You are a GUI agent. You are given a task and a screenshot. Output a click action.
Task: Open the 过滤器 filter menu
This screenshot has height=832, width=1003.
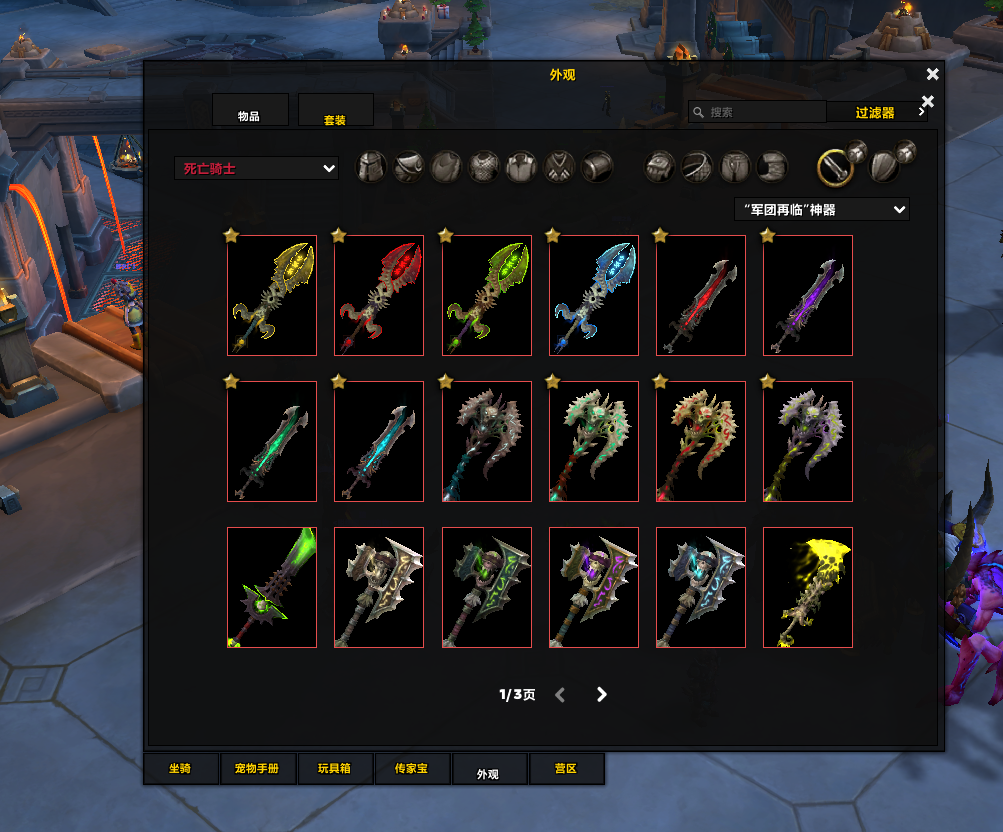point(876,113)
